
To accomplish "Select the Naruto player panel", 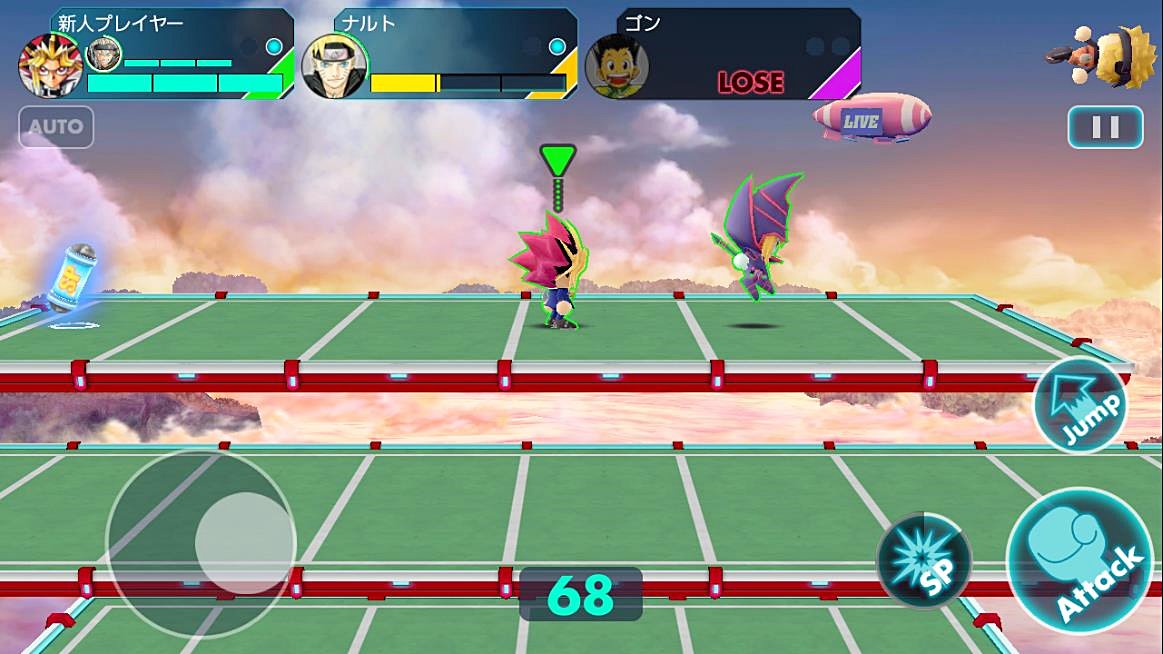I will [440, 54].
